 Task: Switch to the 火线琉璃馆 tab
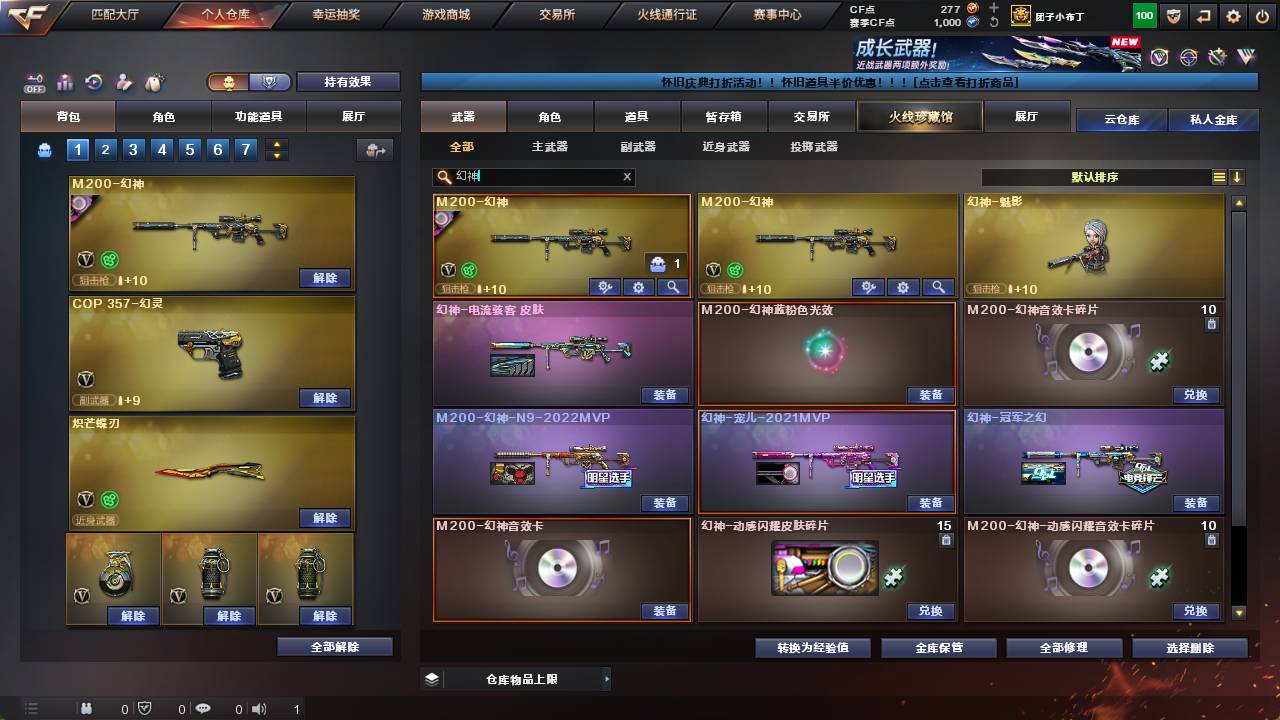[x=918, y=117]
